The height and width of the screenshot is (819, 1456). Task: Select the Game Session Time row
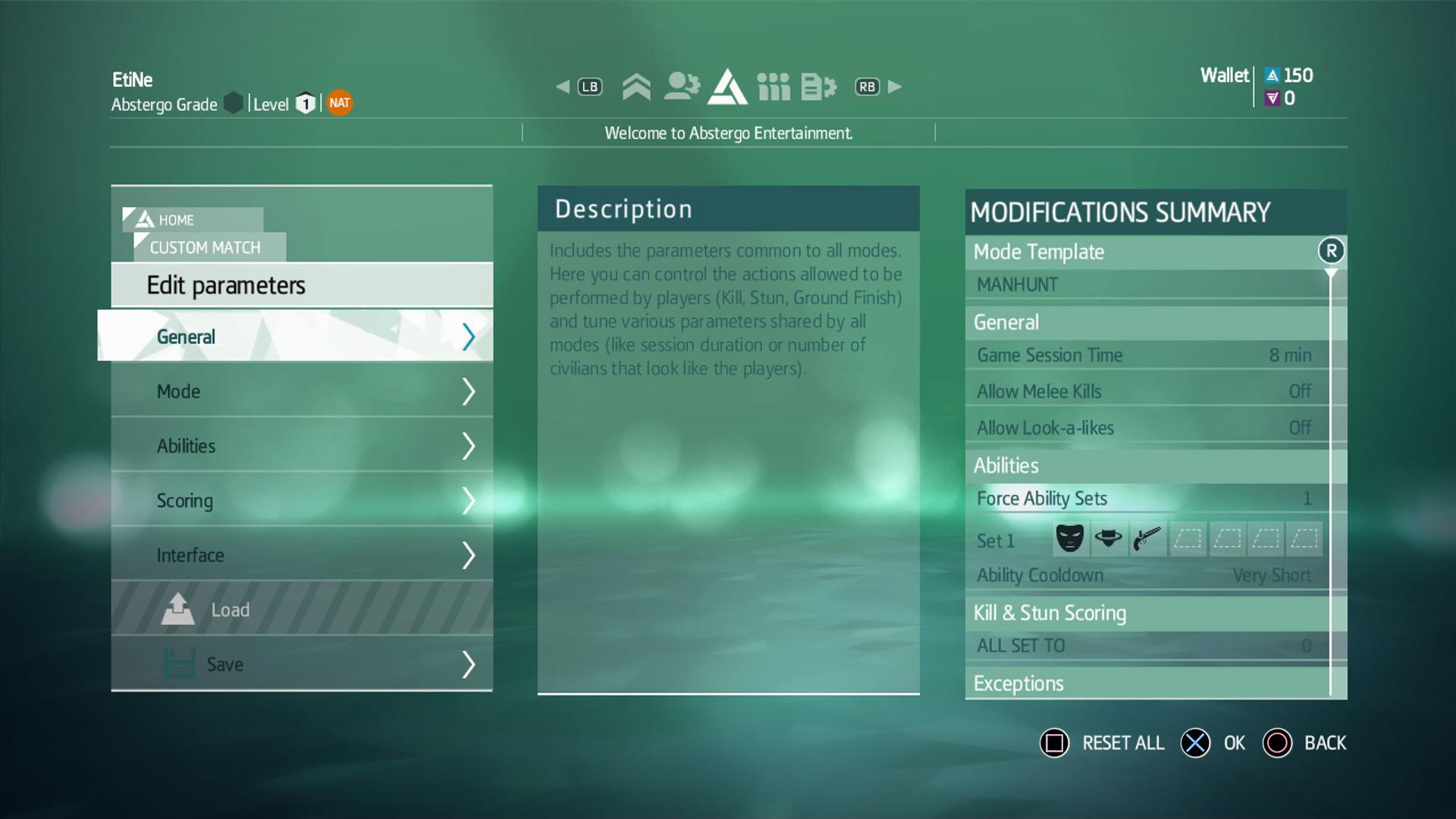pos(1145,355)
